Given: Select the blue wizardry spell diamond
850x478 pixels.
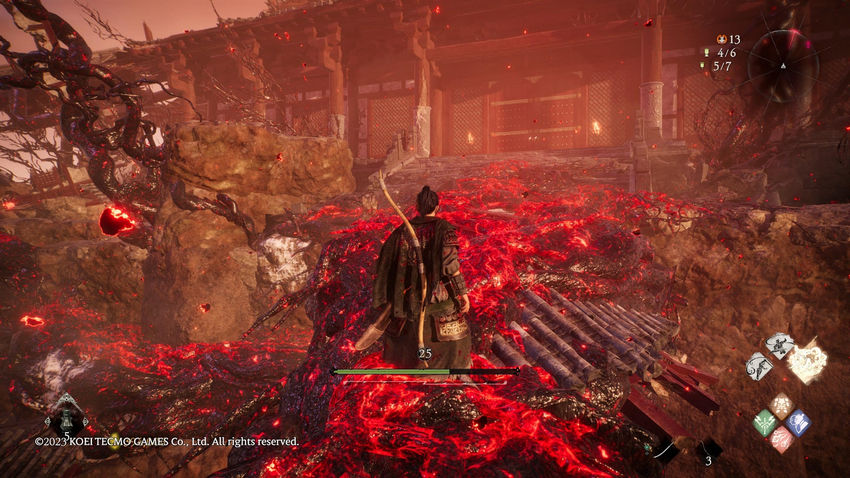Looking at the screenshot, I should pos(797,422).
